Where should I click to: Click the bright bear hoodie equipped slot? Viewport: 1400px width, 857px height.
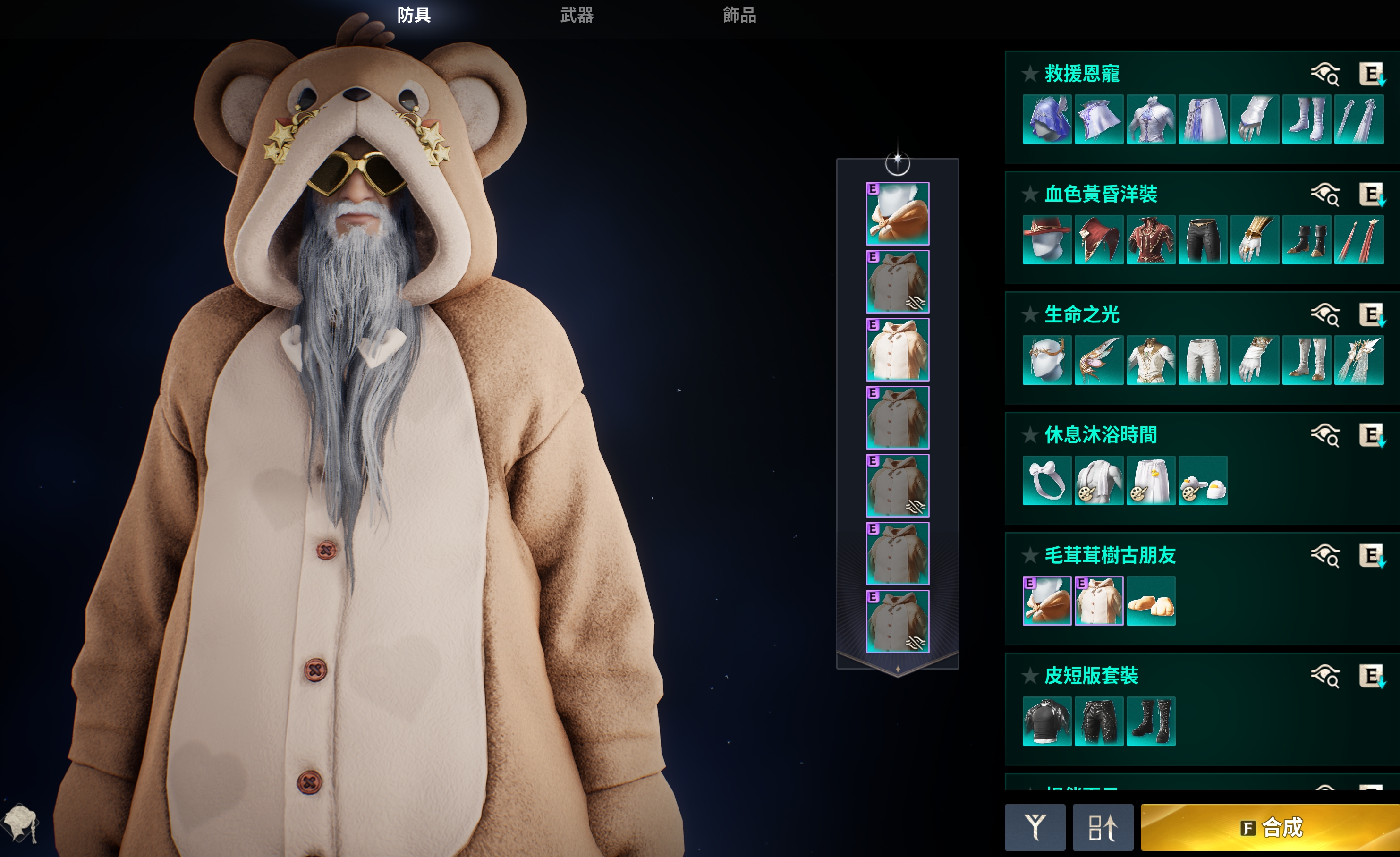click(x=897, y=349)
